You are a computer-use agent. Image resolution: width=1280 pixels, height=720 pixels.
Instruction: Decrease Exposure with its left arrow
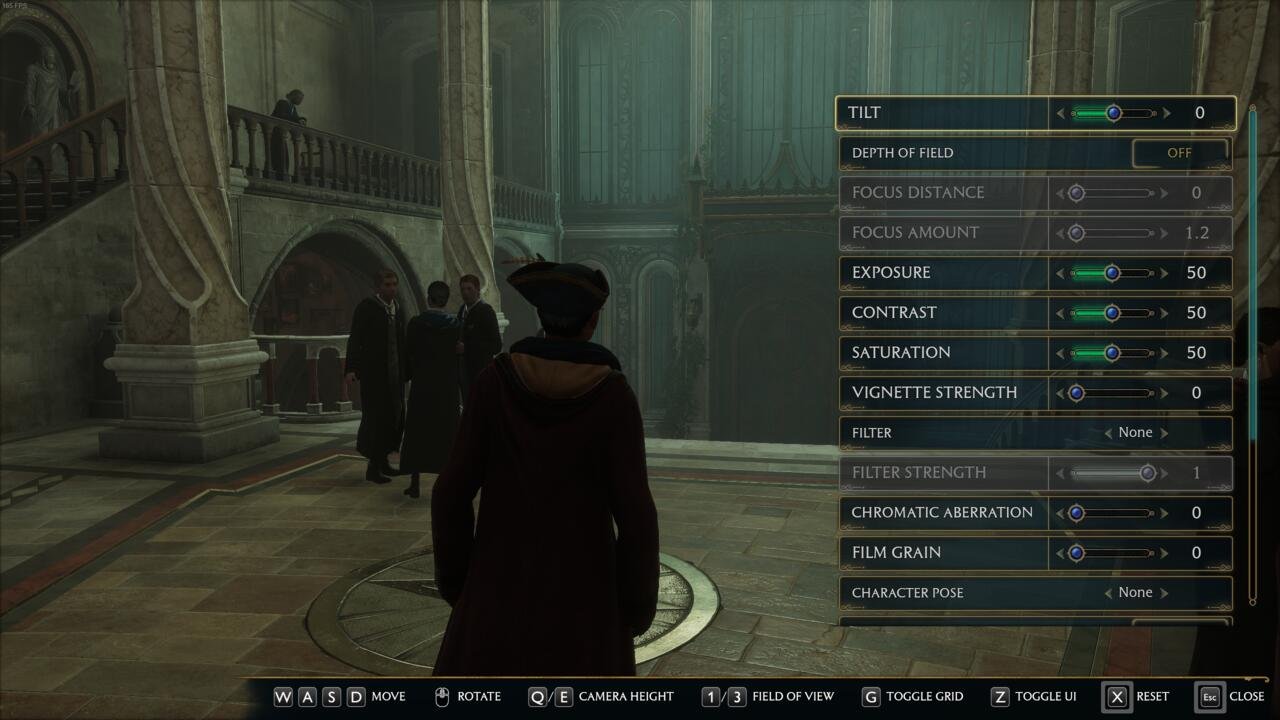pyautogui.click(x=1061, y=273)
